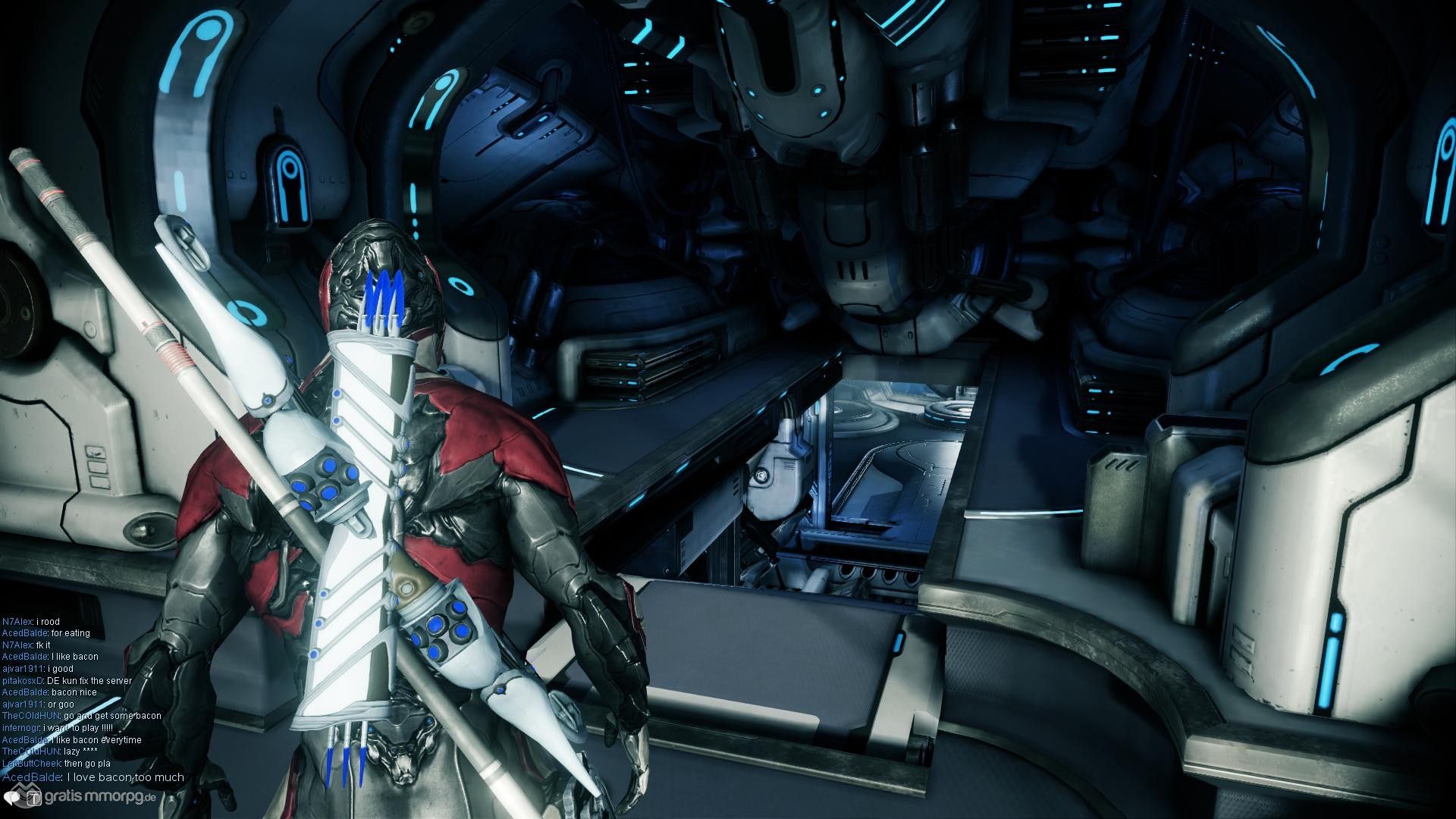Click LeftButtCheek's name in the chat log
1456x819 pixels.
(31, 763)
